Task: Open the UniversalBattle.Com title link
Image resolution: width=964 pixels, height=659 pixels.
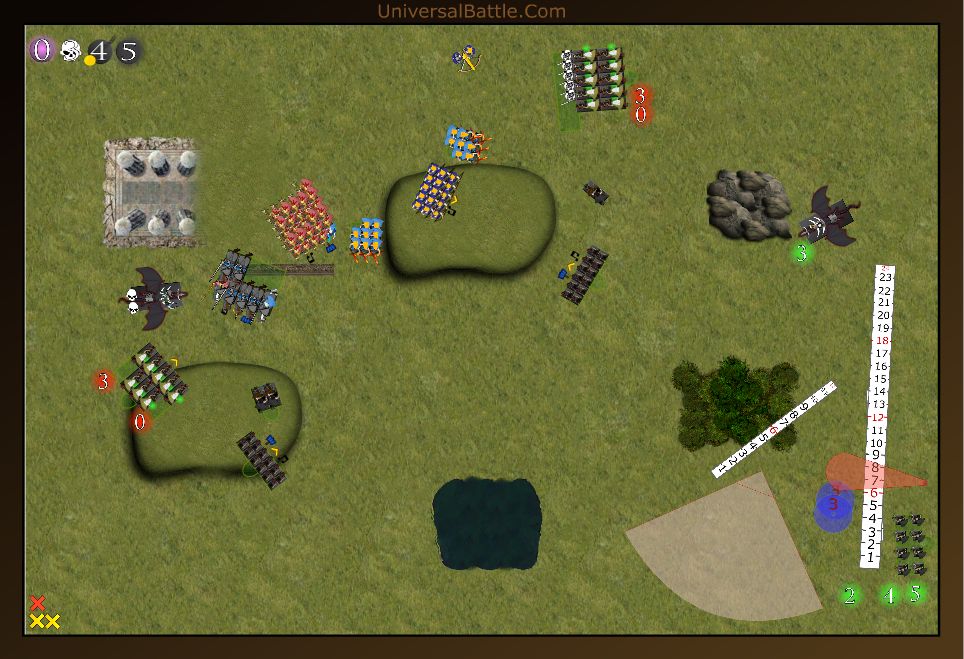Action: point(471,11)
